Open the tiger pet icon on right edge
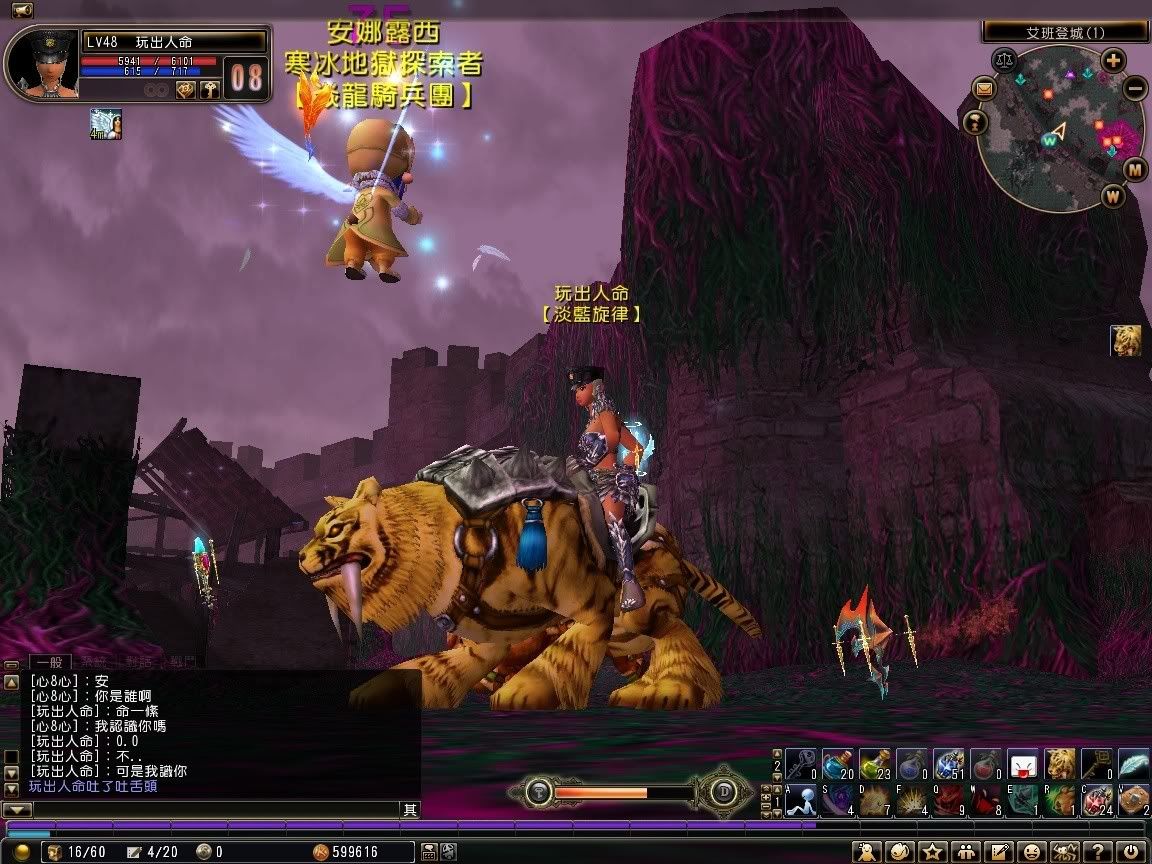The image size is (1152, 864). pyautogui.click(x=1126, y=340)
